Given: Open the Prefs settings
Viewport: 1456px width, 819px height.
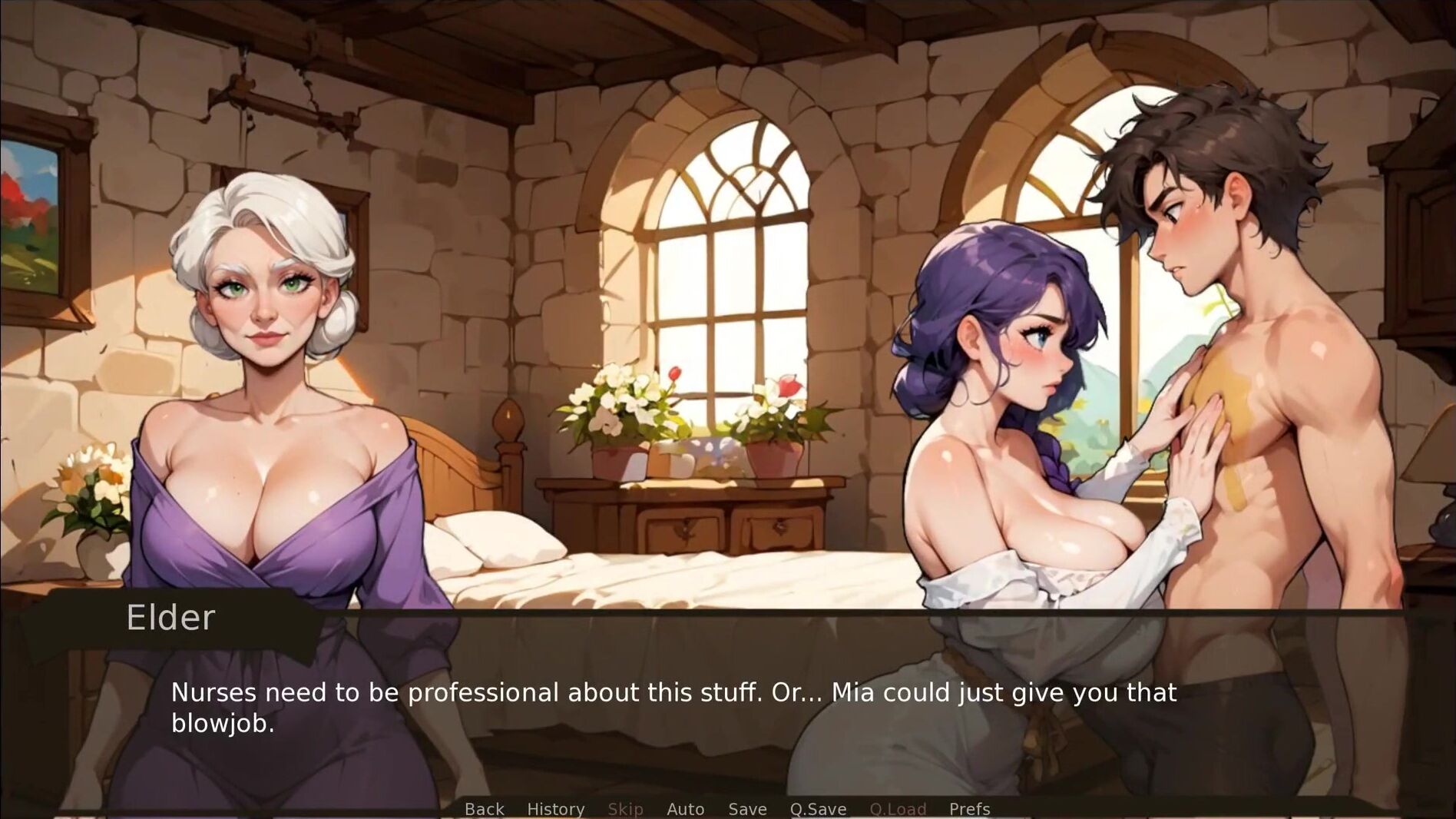Looking at the screenshot, I should point(969,809).
